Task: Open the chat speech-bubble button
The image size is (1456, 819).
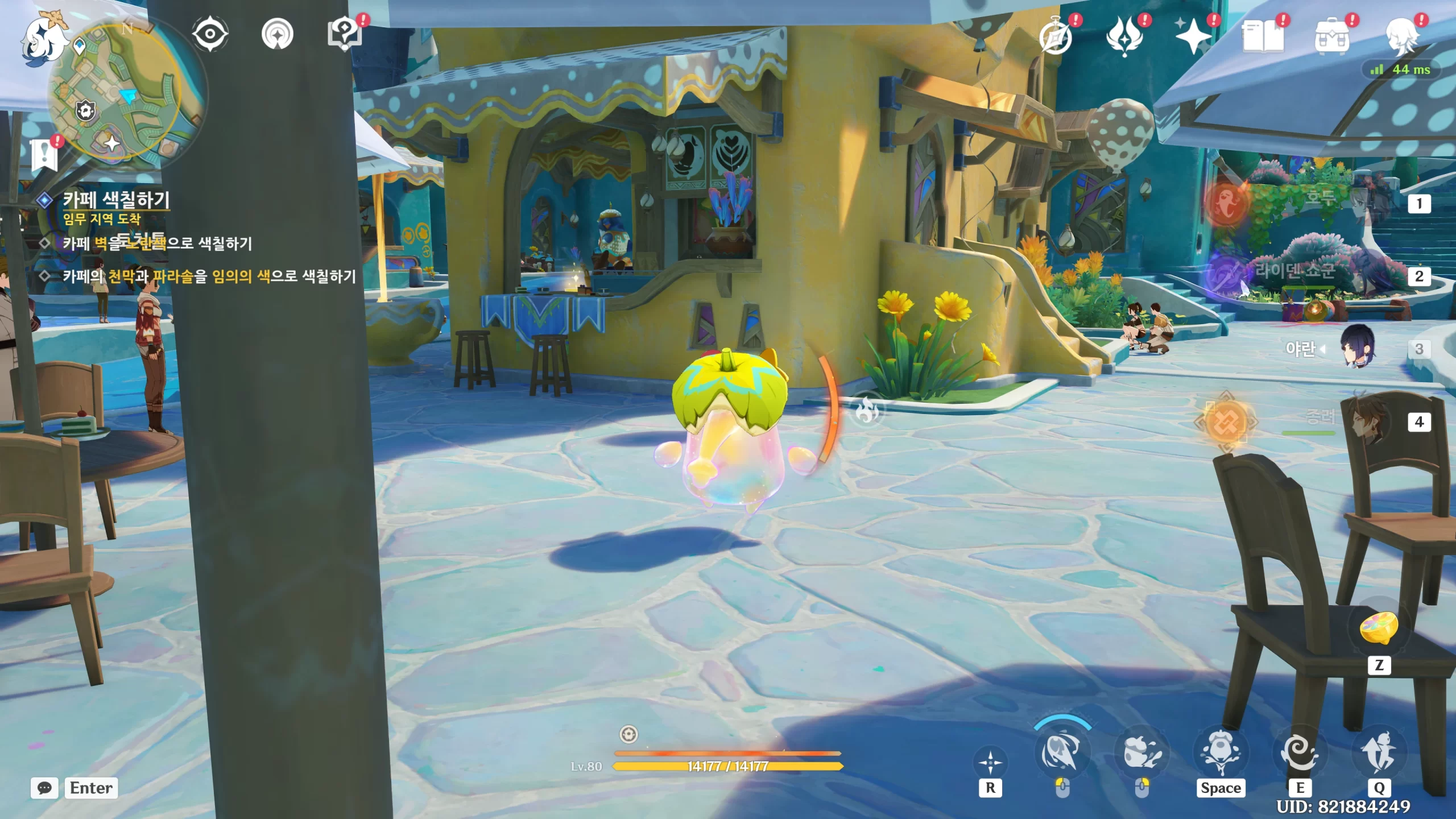Action: [44, 788]
